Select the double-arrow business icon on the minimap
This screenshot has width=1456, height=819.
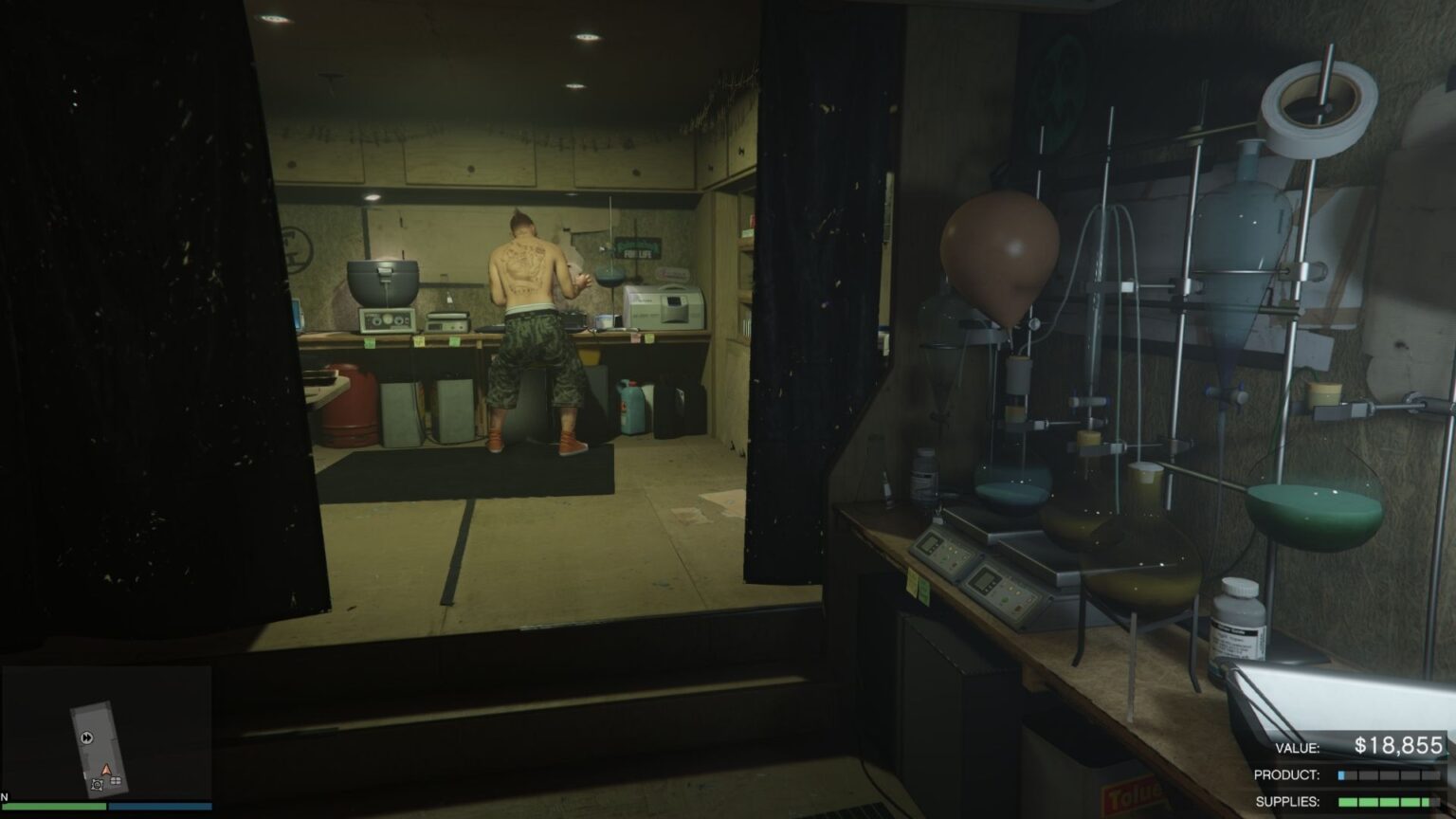pos(86,737)
